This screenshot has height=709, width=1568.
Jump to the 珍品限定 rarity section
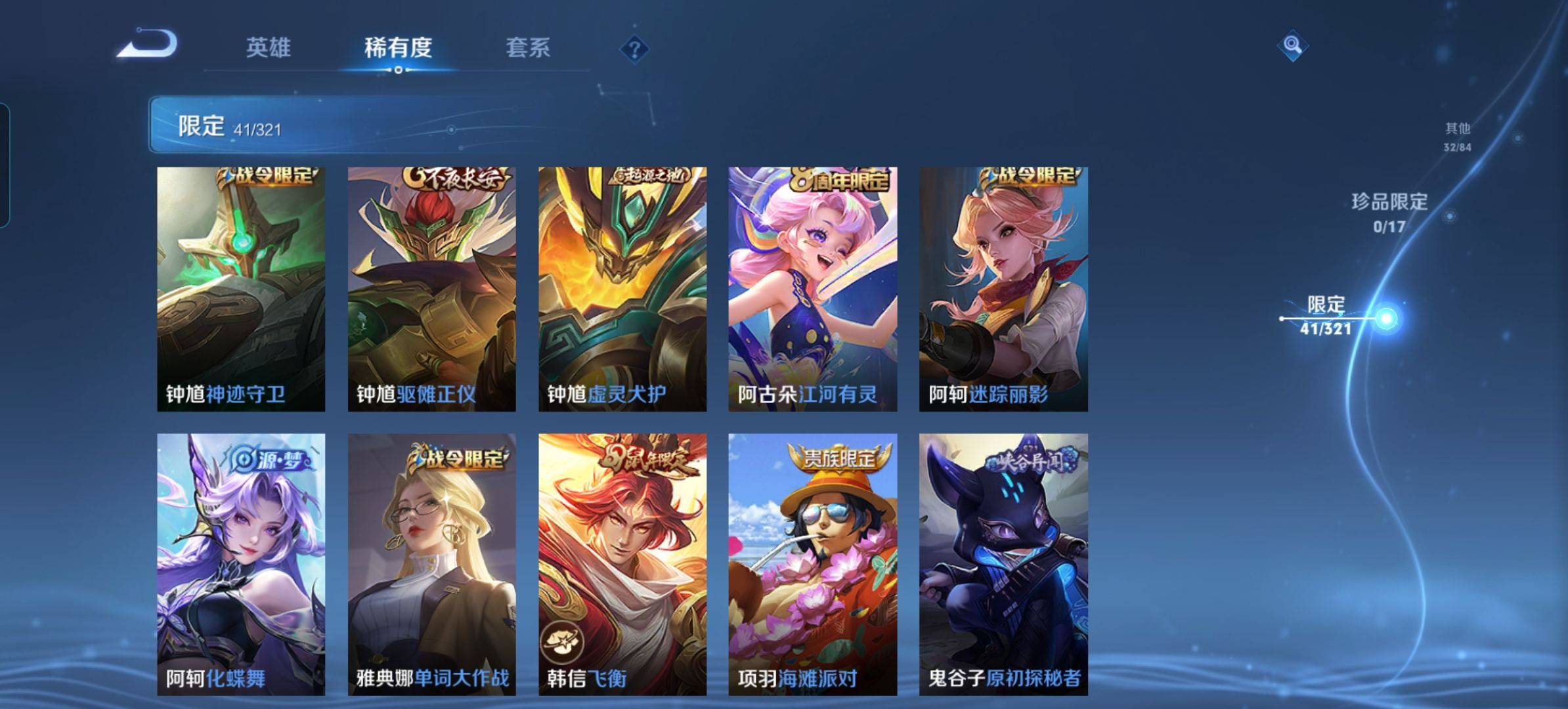1389,212
